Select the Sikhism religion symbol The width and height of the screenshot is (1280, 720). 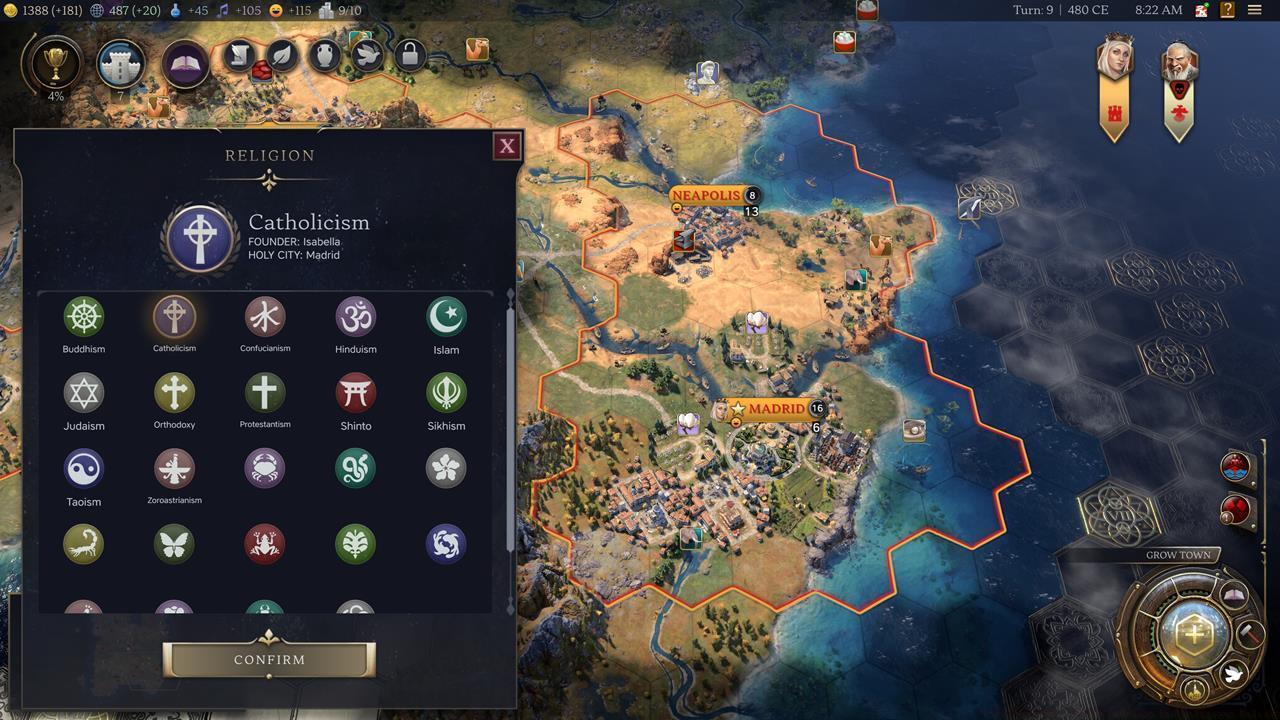tap(446, 393)
